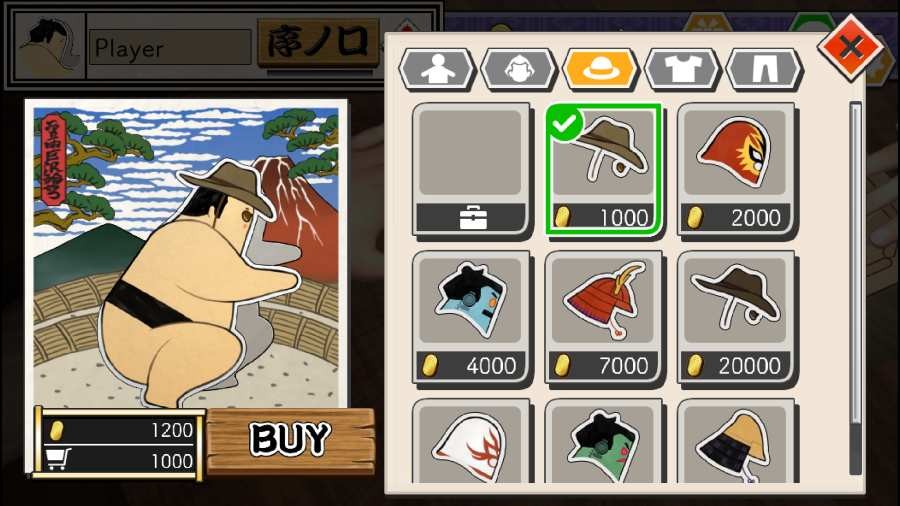Pick the 2000 coin red wrestling mask
The width and height of the screenshot is (900, 506).
click(x=736, y=169)
